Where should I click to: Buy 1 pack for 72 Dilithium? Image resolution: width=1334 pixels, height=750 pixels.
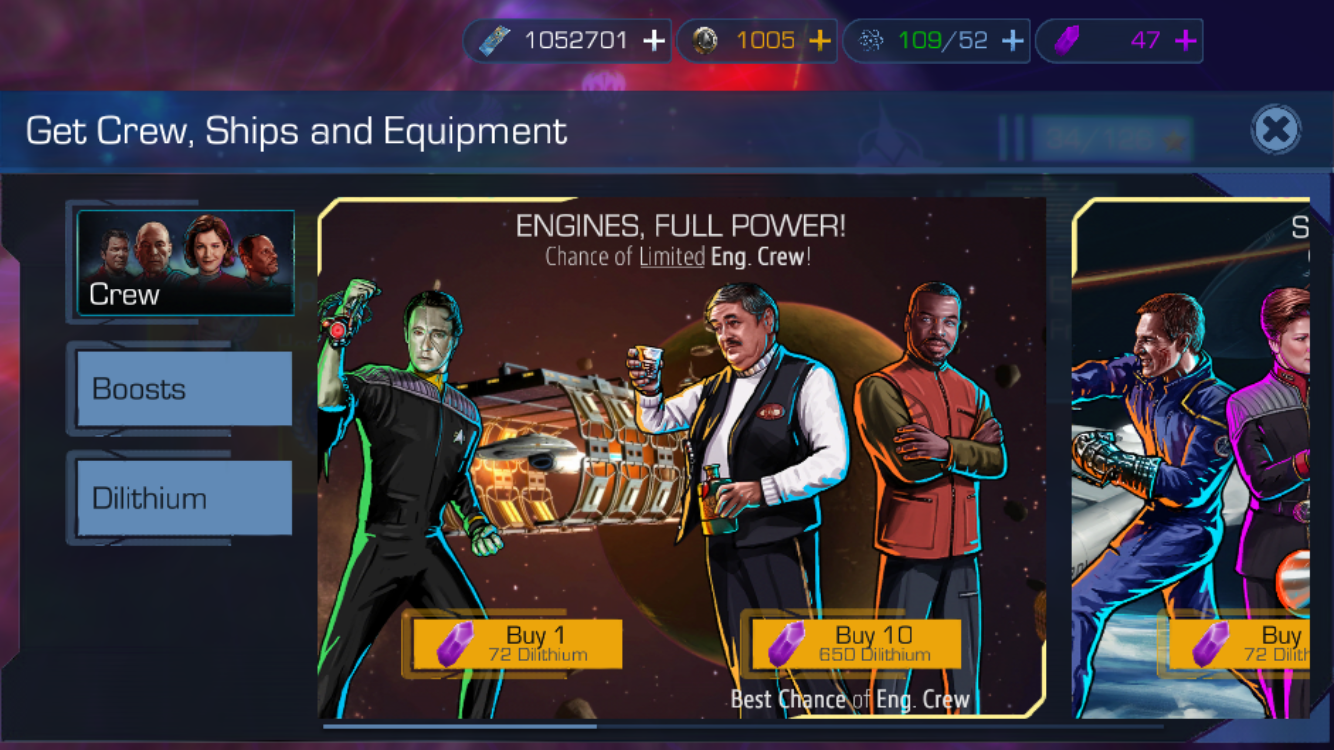coord(517,644)
